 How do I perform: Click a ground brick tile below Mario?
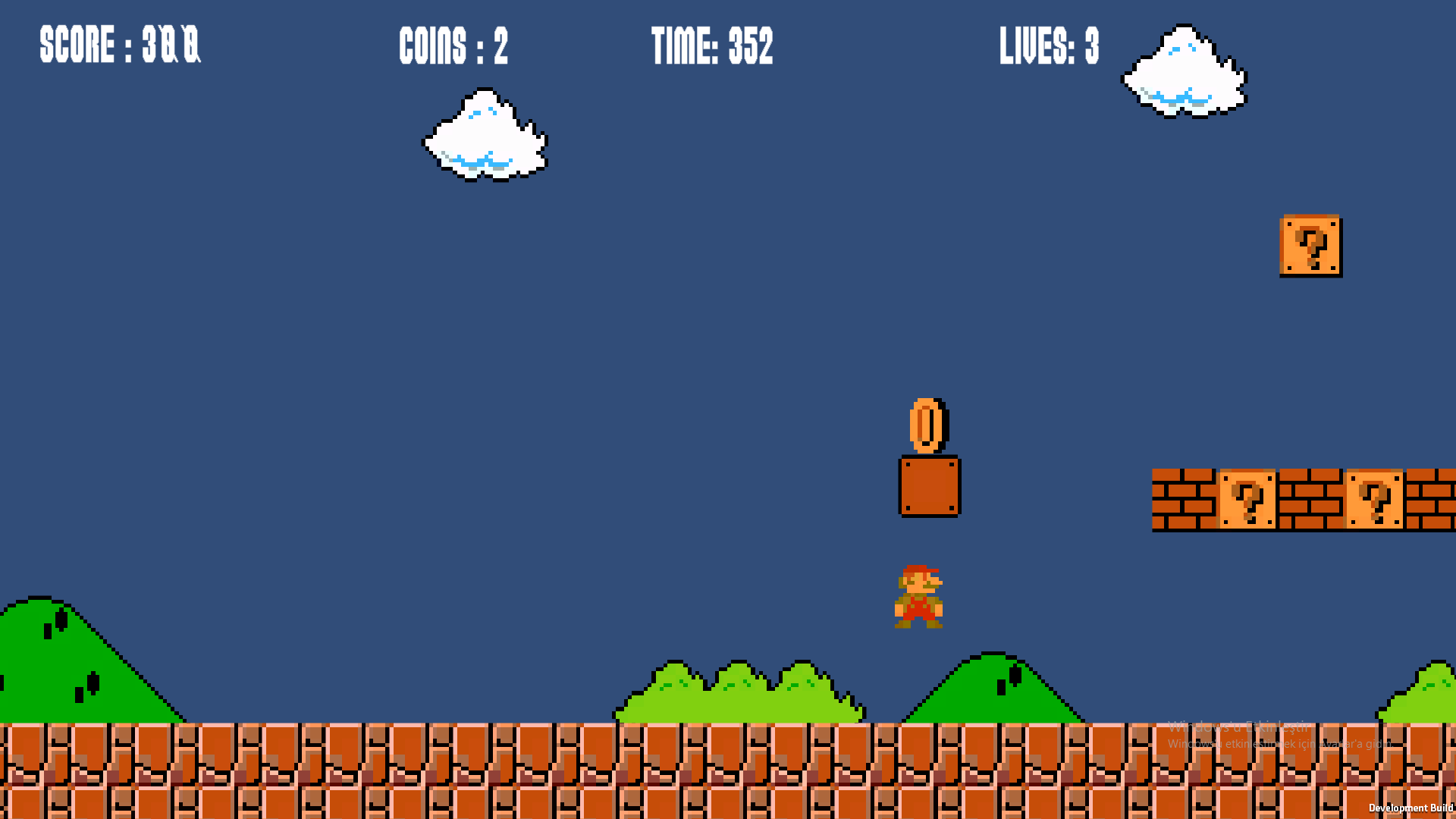(919, 766)
